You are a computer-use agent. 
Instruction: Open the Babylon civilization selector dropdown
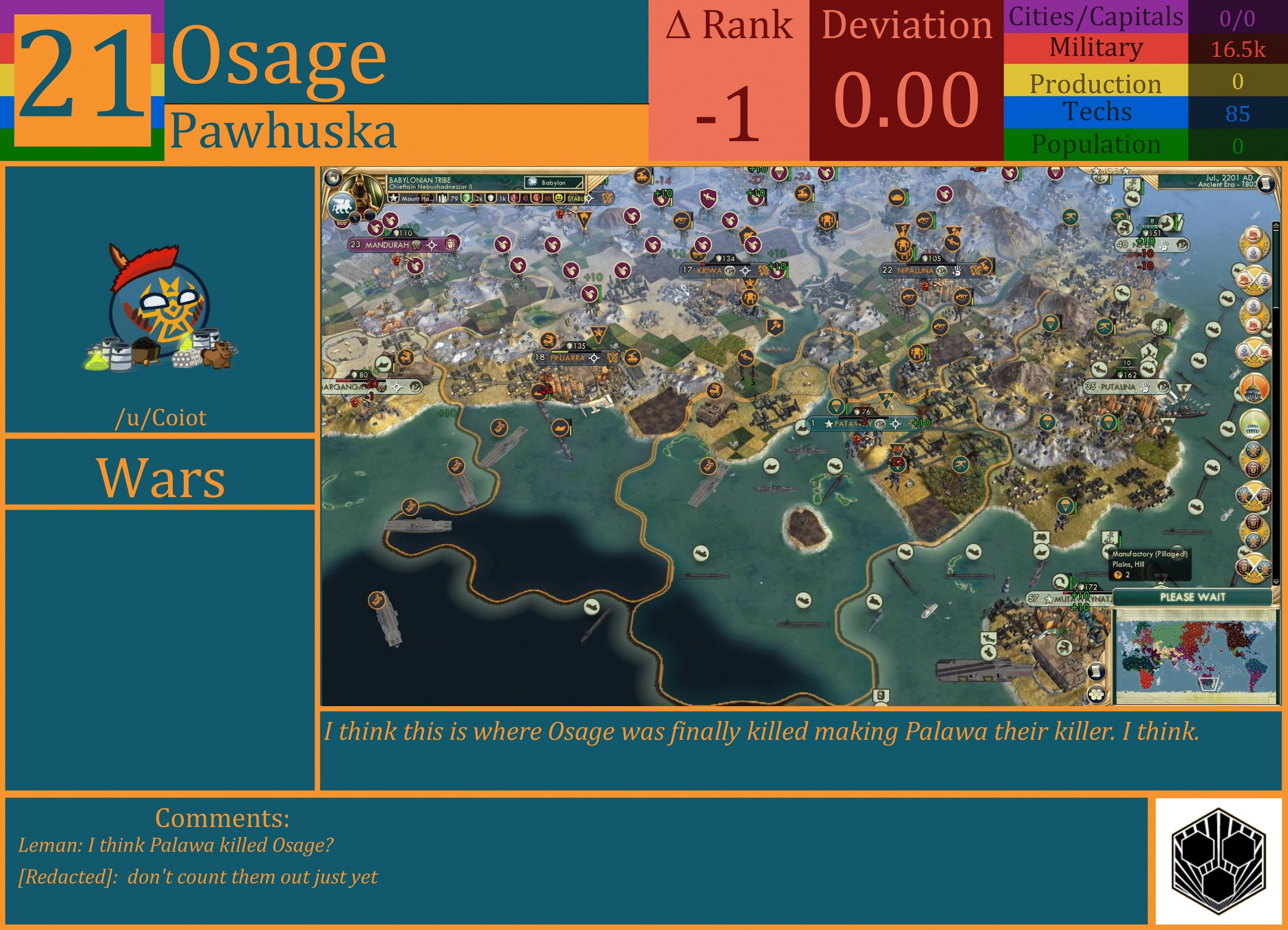coord(554,183)
